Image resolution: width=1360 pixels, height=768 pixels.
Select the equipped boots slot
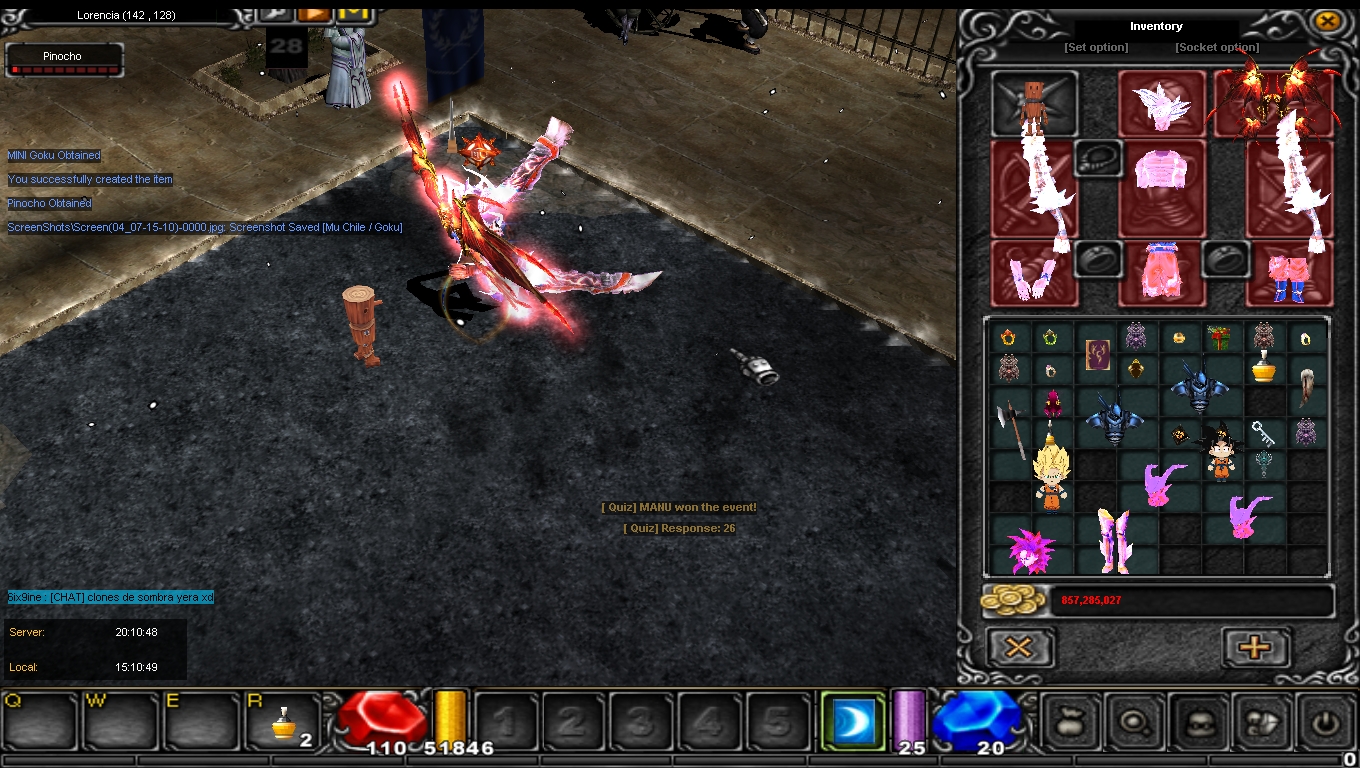click(x=1289, y=272)
